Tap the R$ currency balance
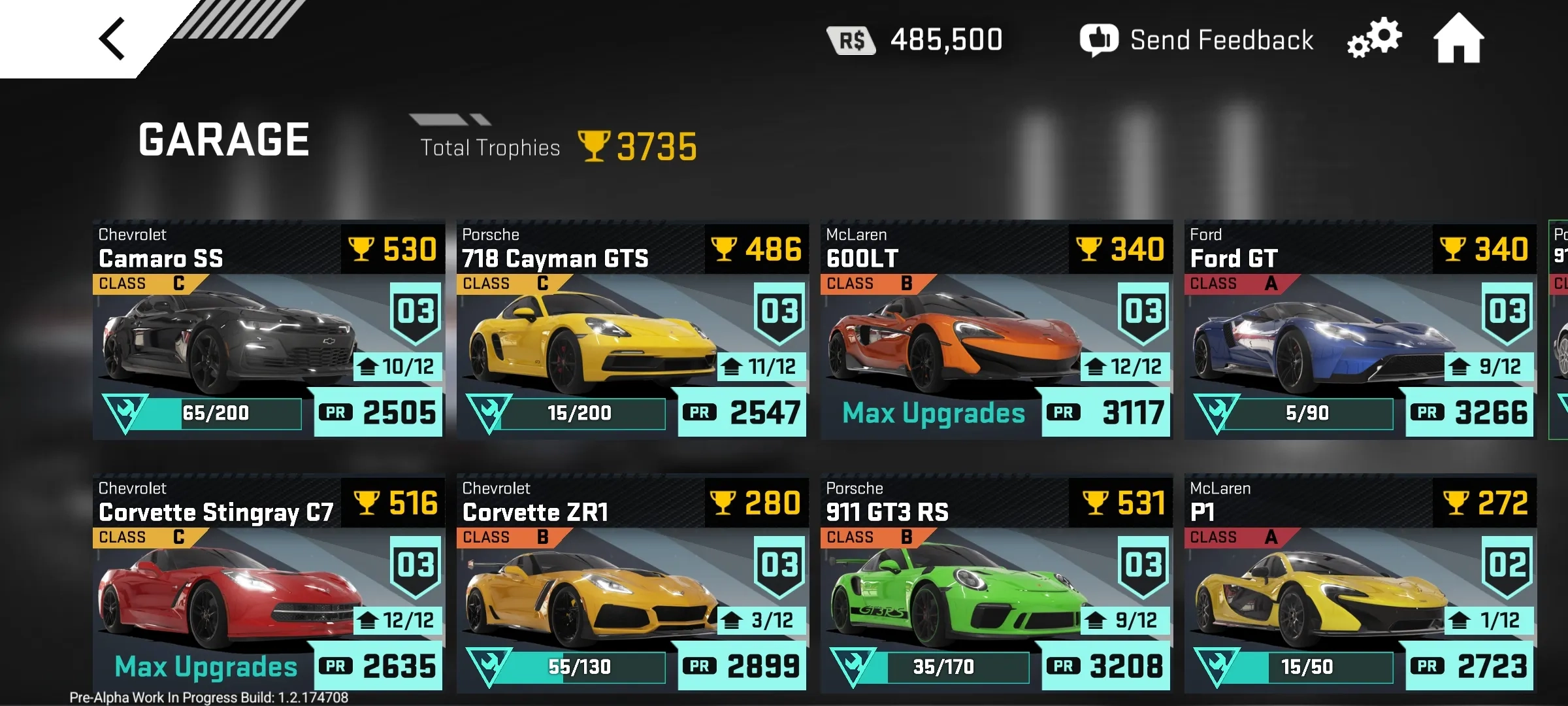Image resolution: width=1568 pixels, height=706 pixels. pyautogui.click(x=915, y=41)
